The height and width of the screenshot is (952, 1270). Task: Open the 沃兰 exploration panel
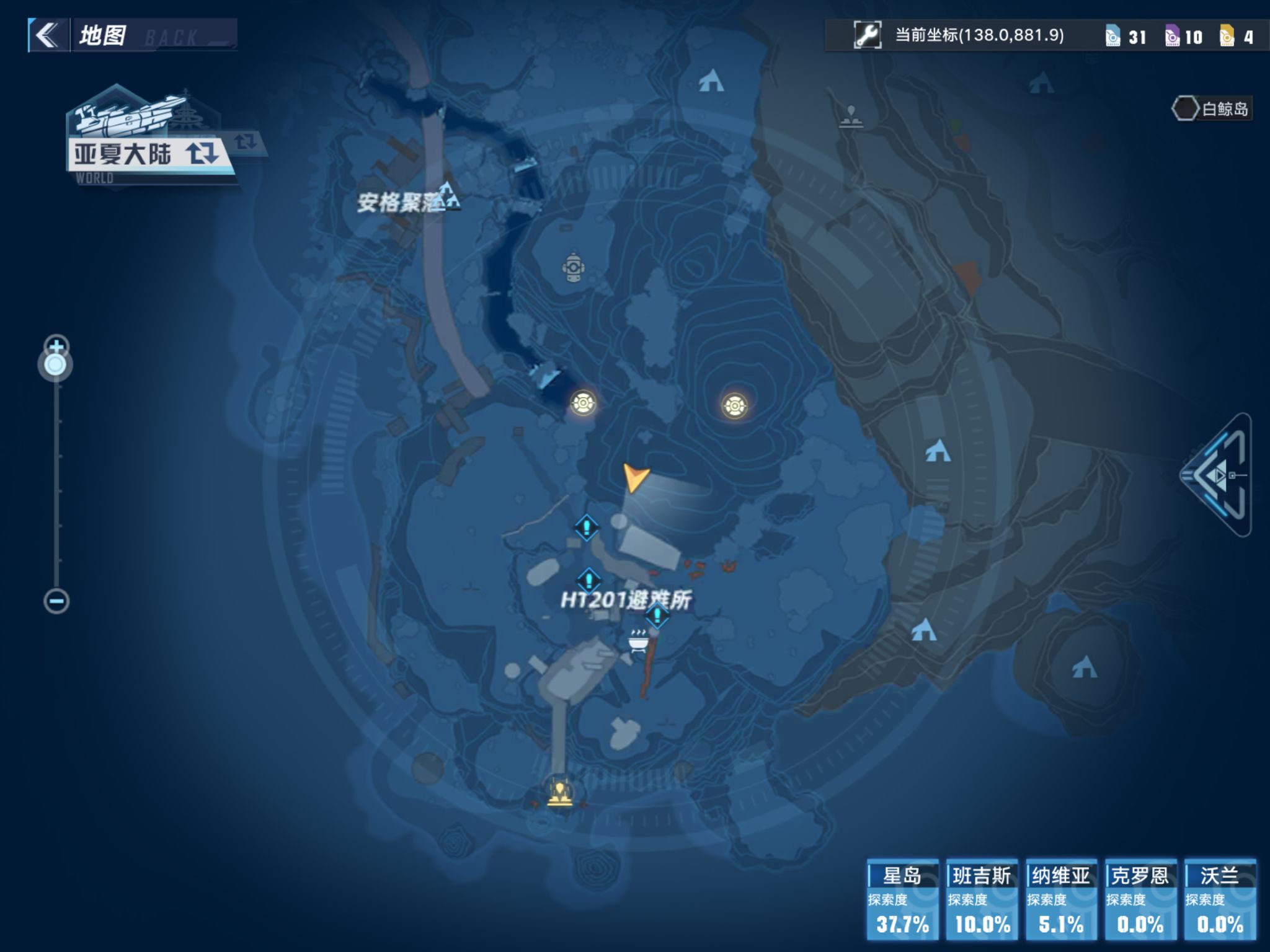pos(1220,899)
